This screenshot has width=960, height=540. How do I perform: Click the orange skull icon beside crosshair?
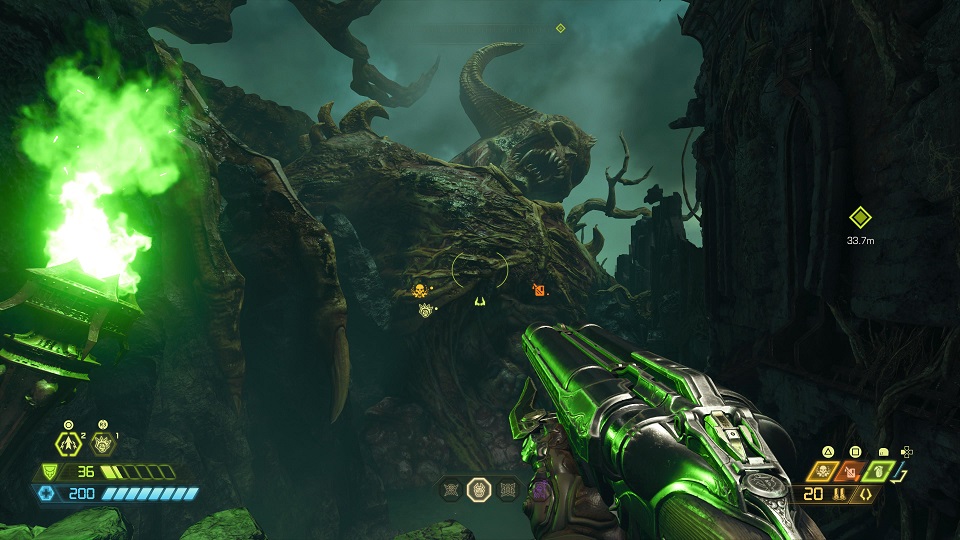tap(420, 290)
